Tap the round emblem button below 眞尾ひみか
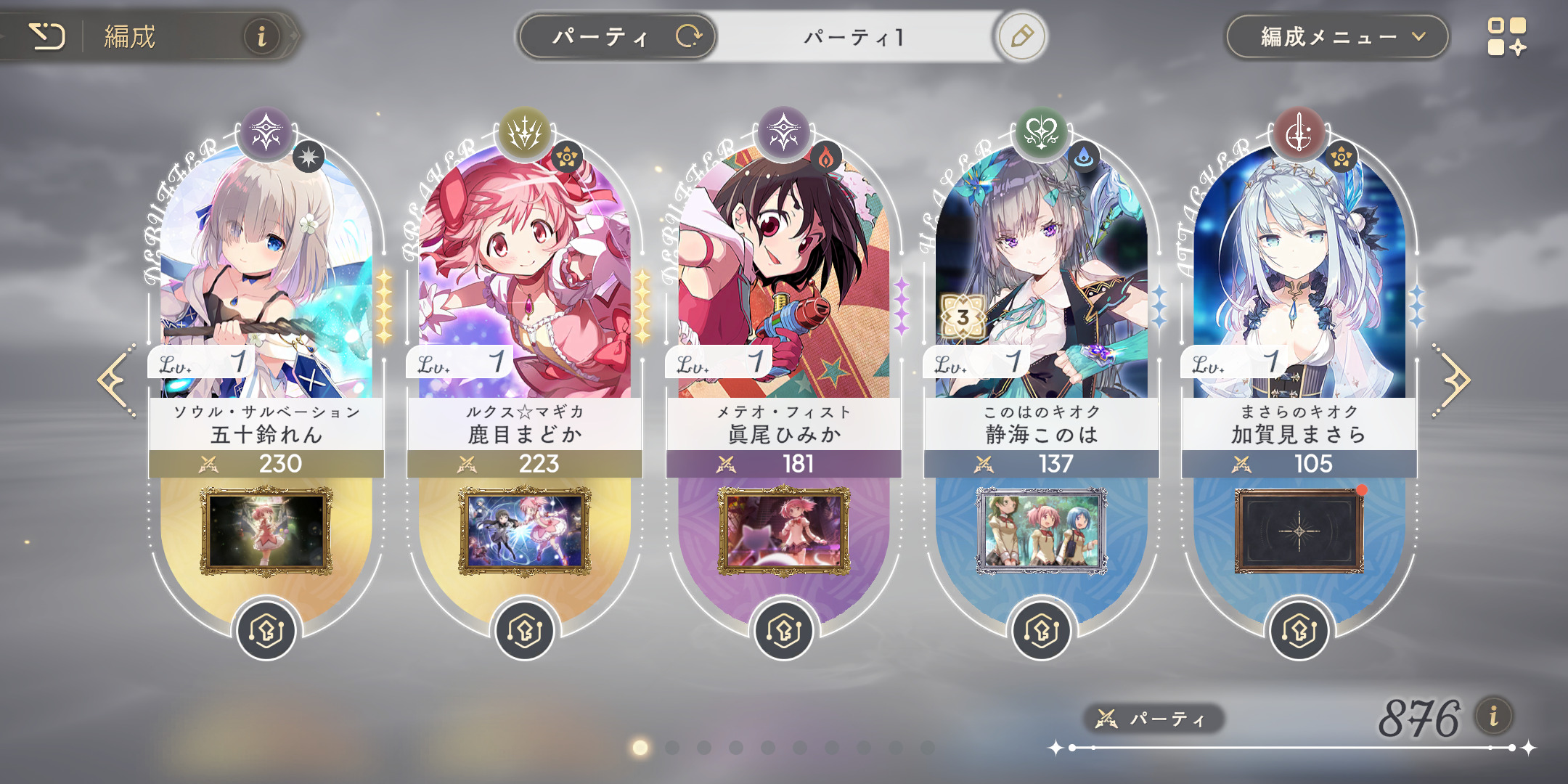1568x784 pixels. pos(783,630)
